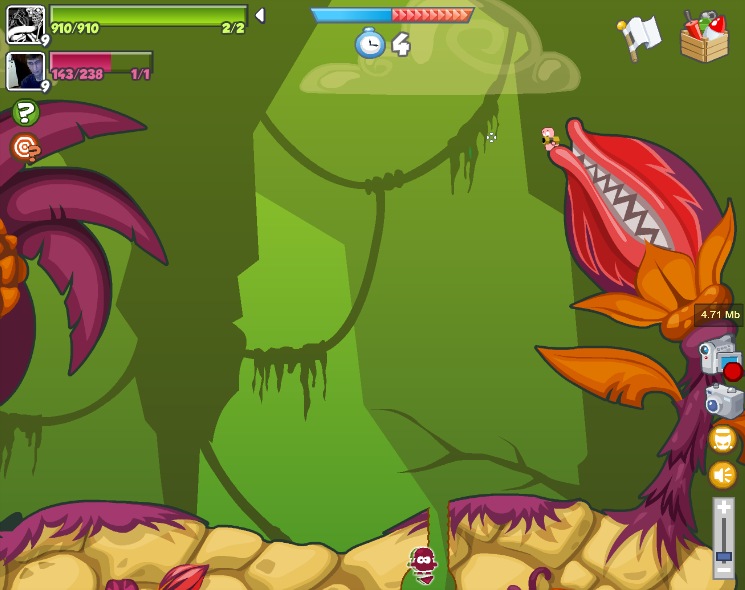Image resolution: width=745 pixels, height=590 pixels.
Task: Start video recording with the camcorder icon
Action: [720, 356]
